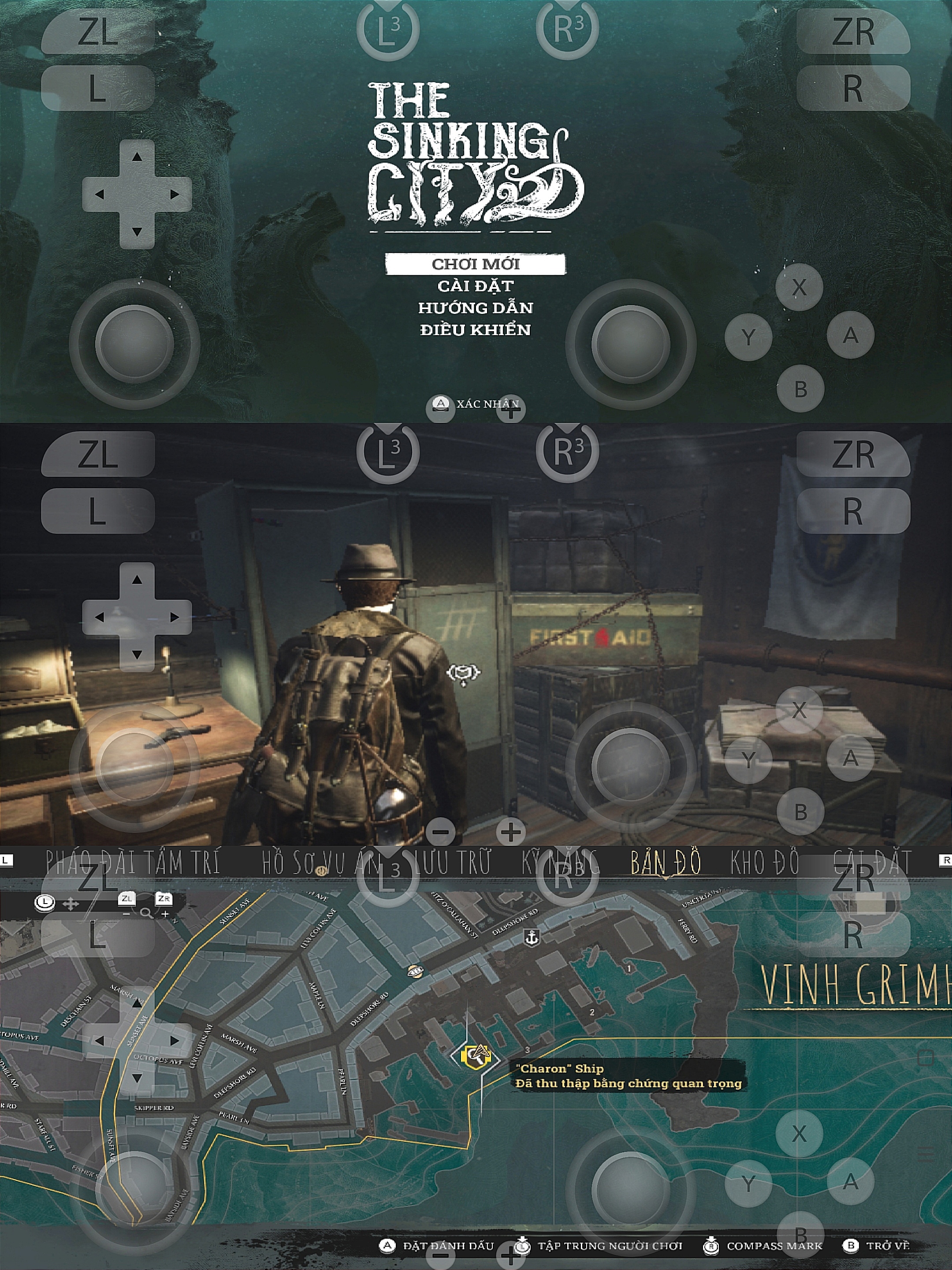This screenshot has height=1270, width=952.
Task: Select the BẢN ĐỒ map tab
Action: click(665, 863)
